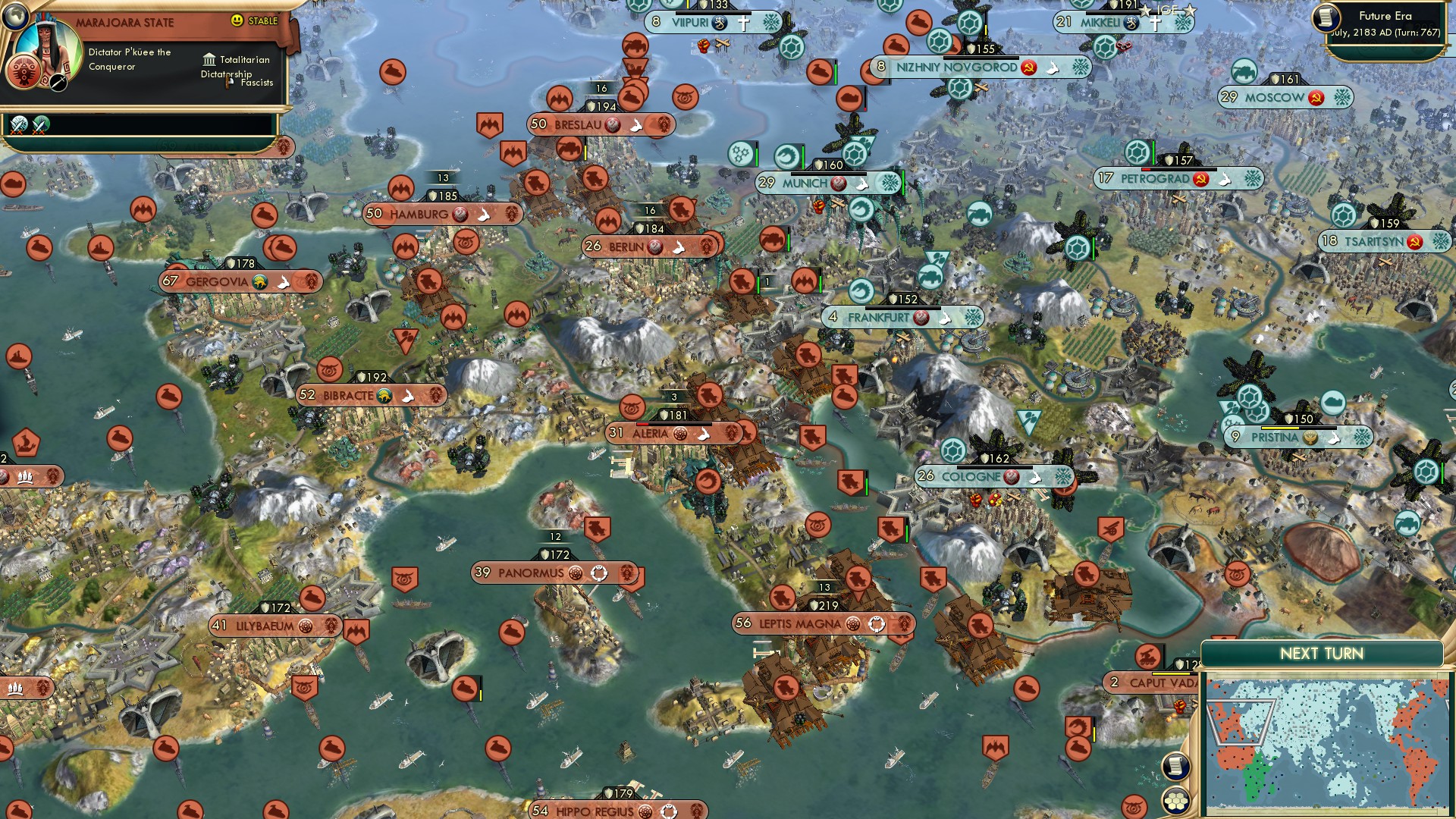Select the Panormus city banner
1456x819 pixels.
531,573
